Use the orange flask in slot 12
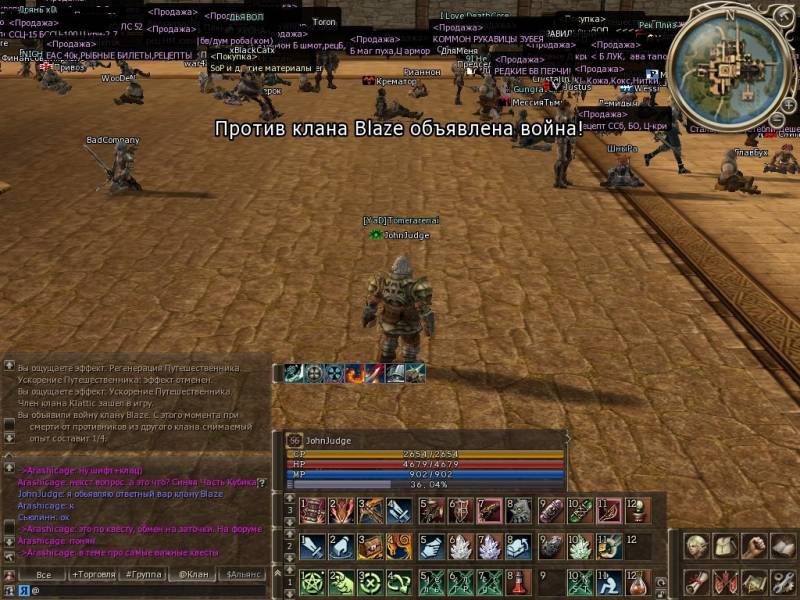The height and width of the screenshot is (600, 800). click(637, 582)
